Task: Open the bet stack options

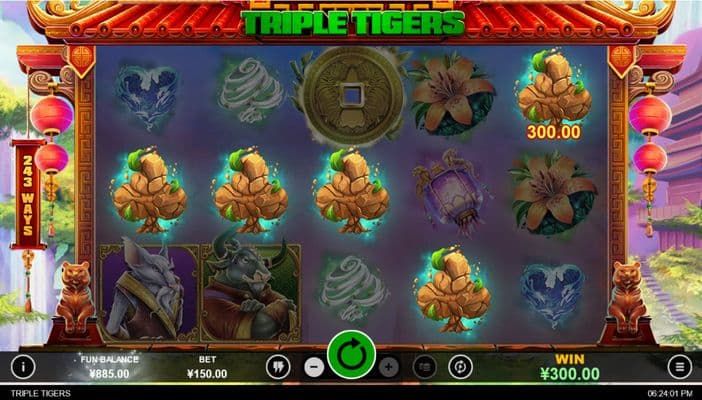Action: point(424,367)
